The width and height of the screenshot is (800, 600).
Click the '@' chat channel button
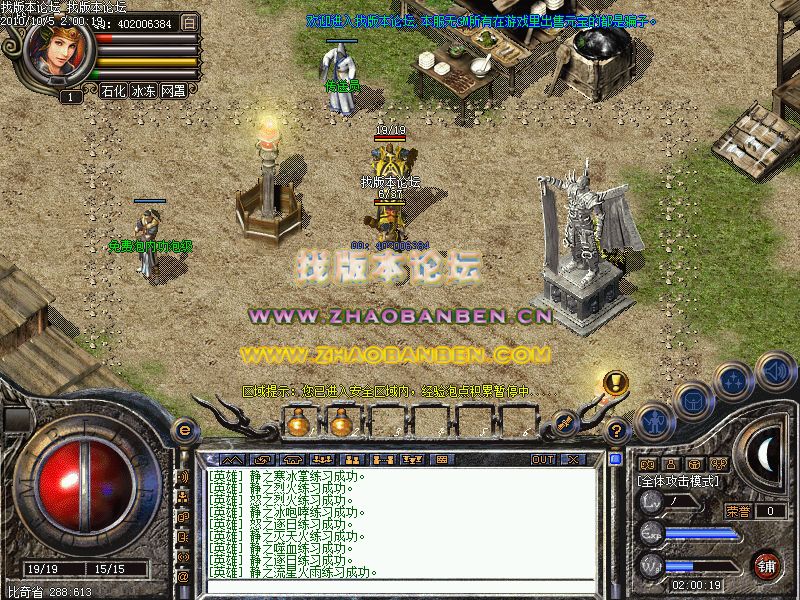coord(183,577)
